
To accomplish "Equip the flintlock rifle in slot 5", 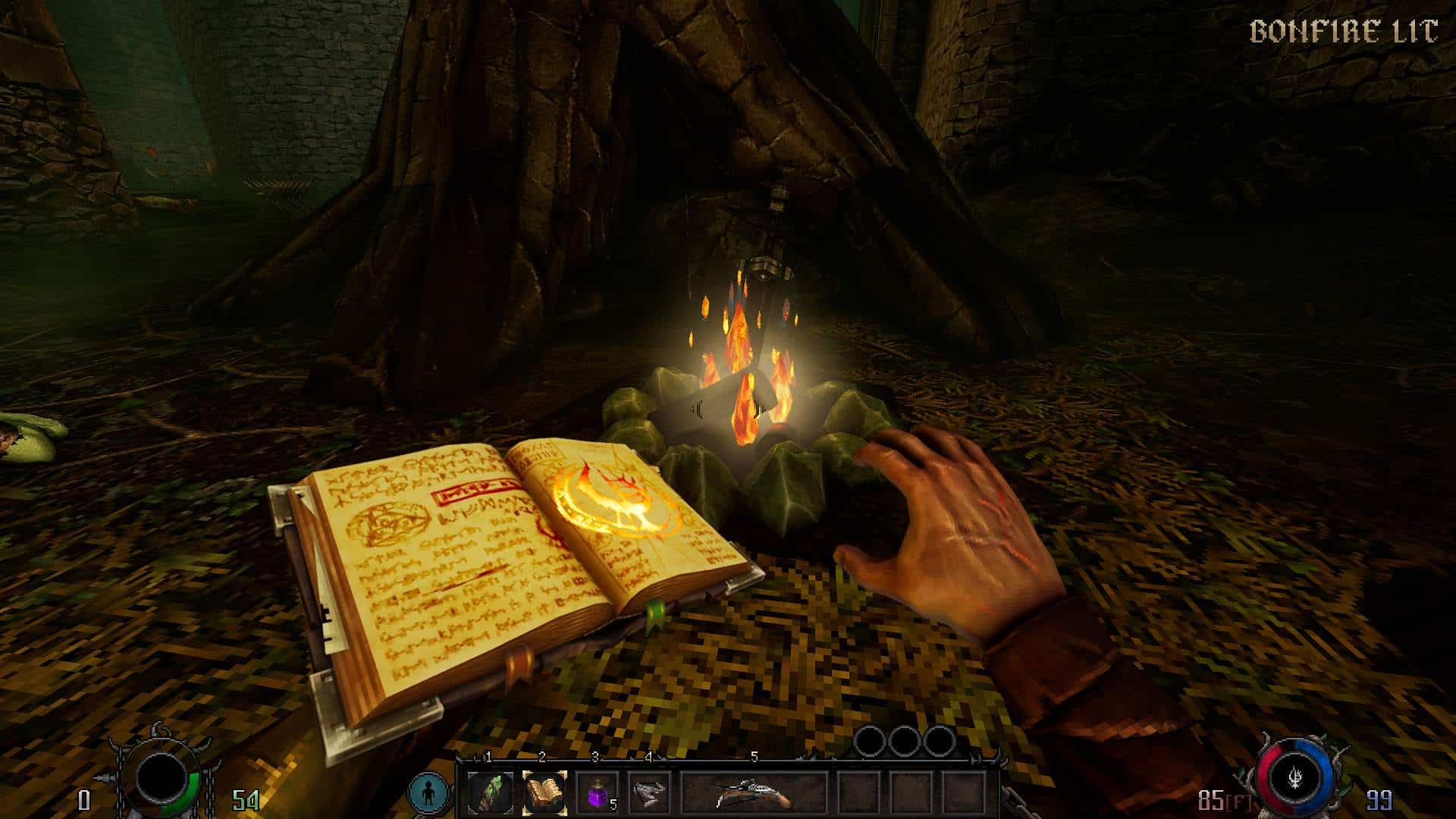I will click(x=753, y=793).
